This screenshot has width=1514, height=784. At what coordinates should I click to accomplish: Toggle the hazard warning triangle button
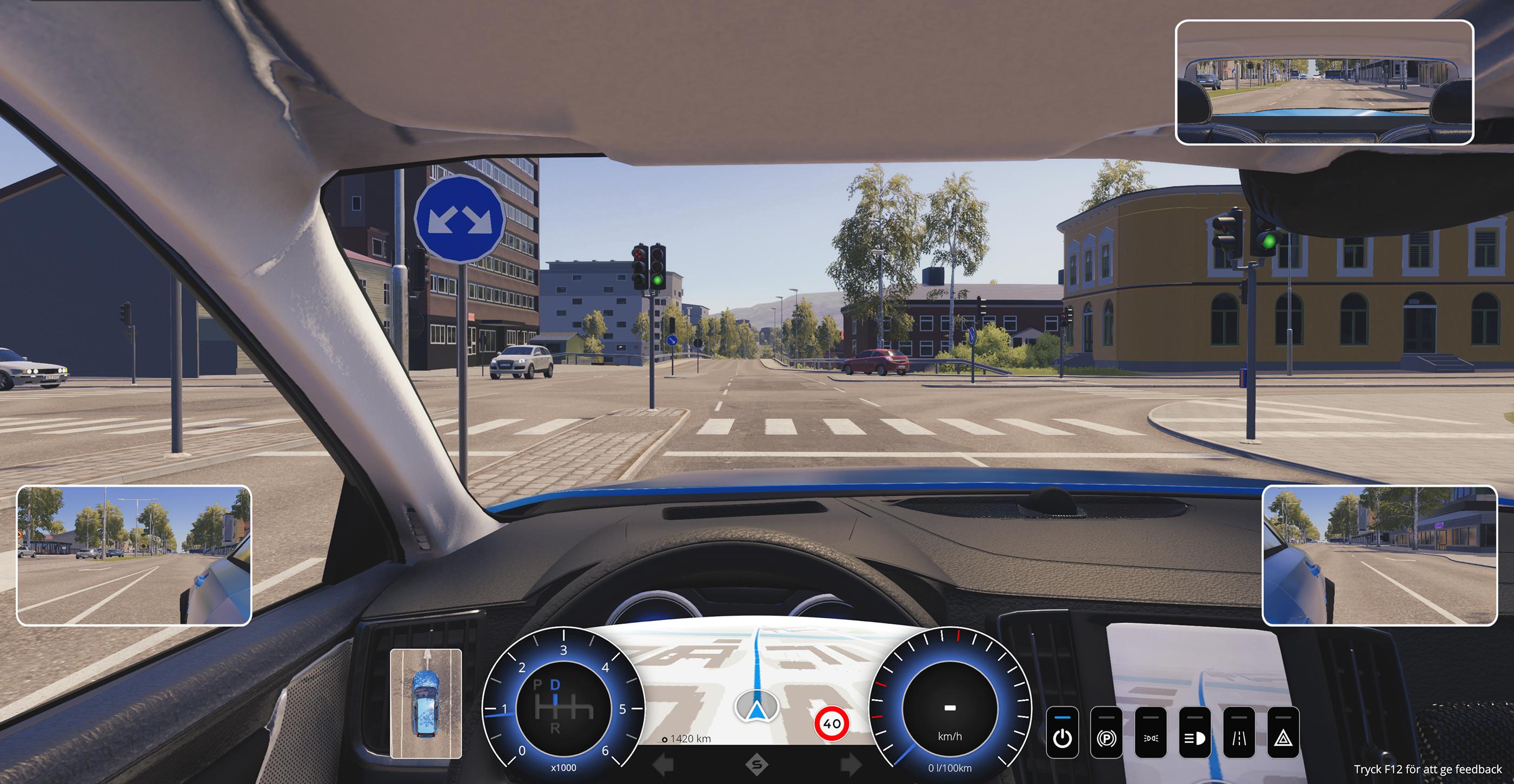[1283, 734]
